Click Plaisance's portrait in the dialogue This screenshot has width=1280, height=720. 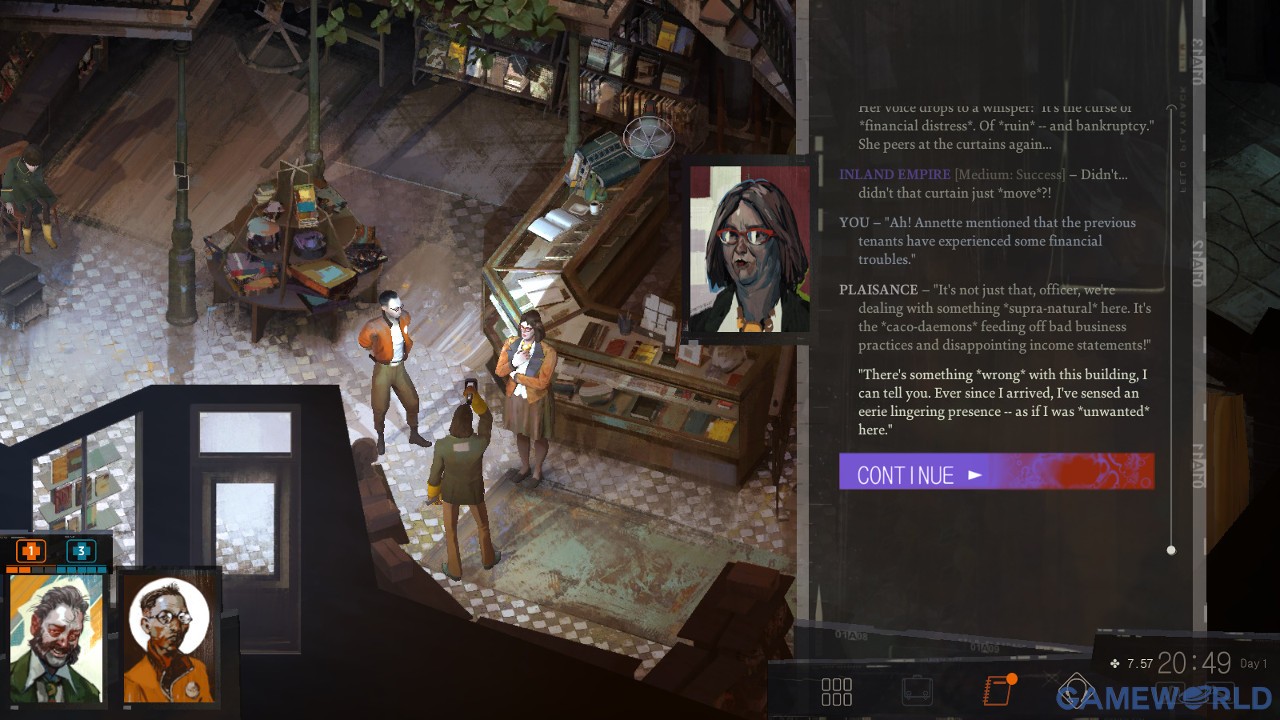(749, 249)
